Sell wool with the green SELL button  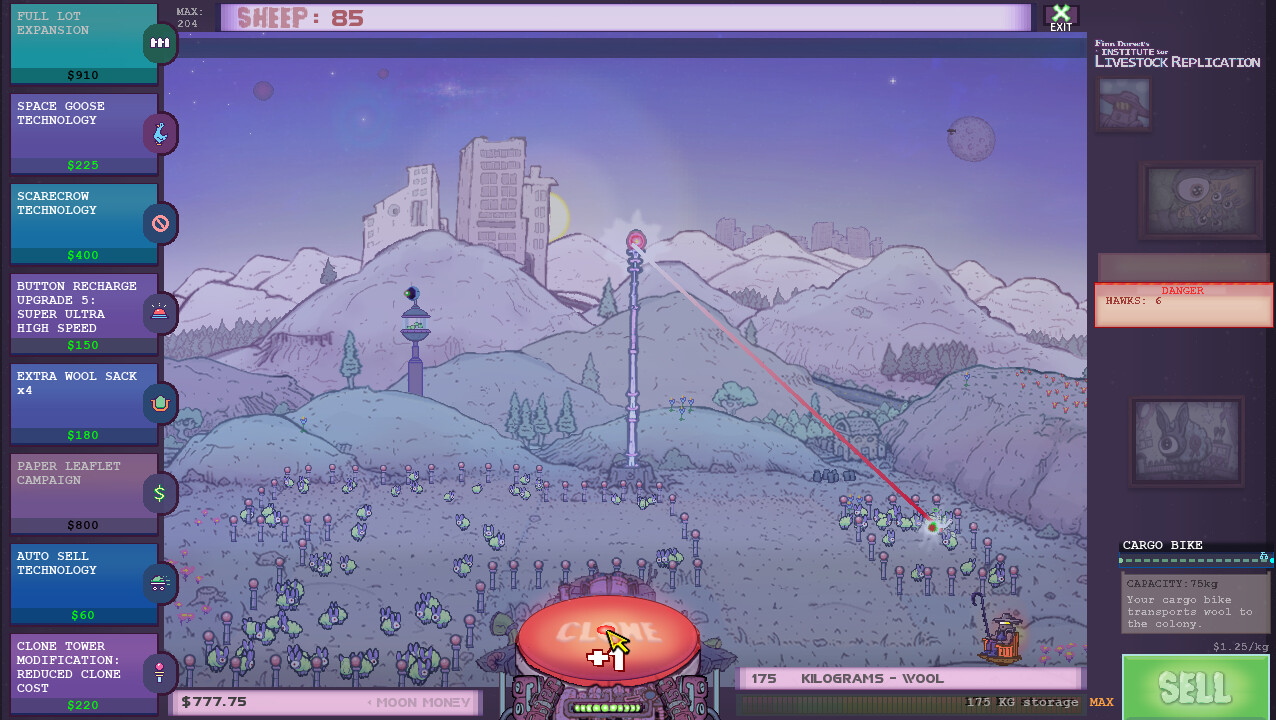(1196, 687)
